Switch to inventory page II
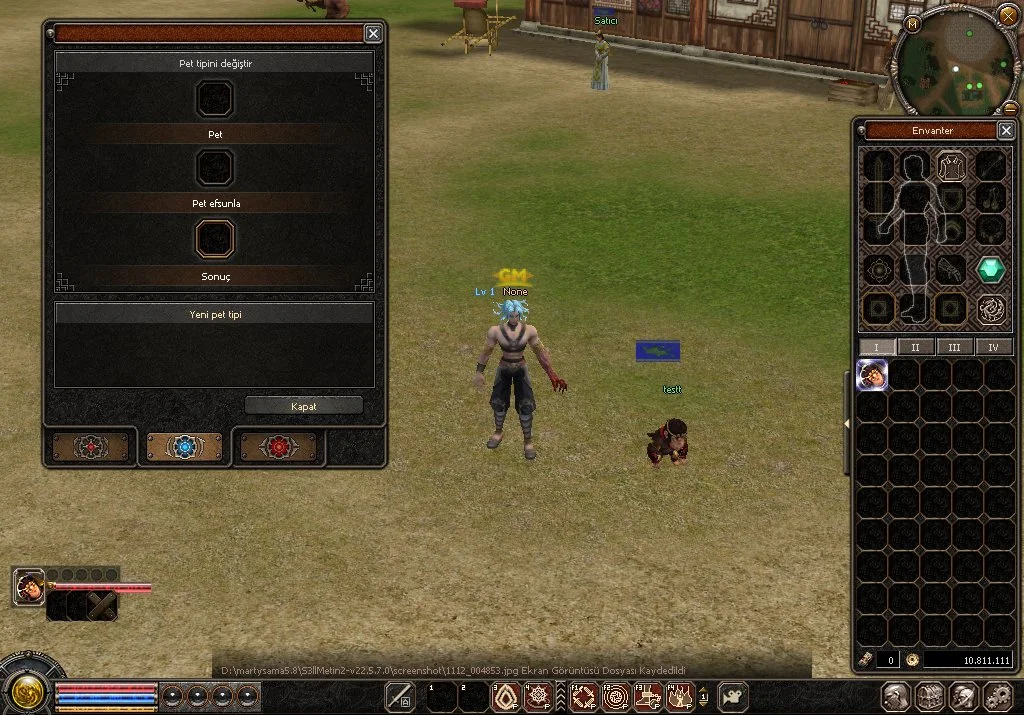Viewport: 1024px width, 715px height. point(916,347)
